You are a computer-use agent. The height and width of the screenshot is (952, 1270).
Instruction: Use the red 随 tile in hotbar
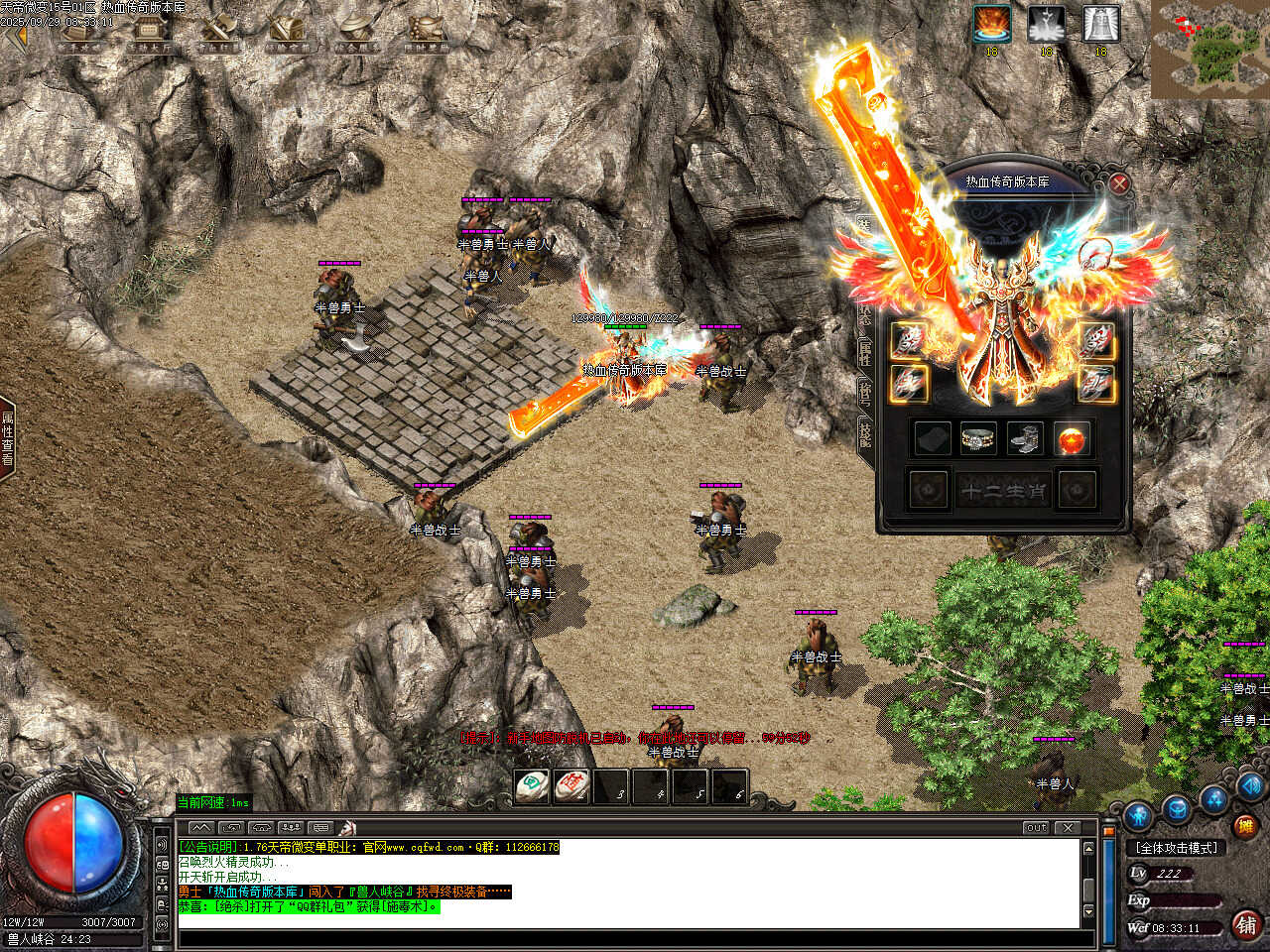571,786
